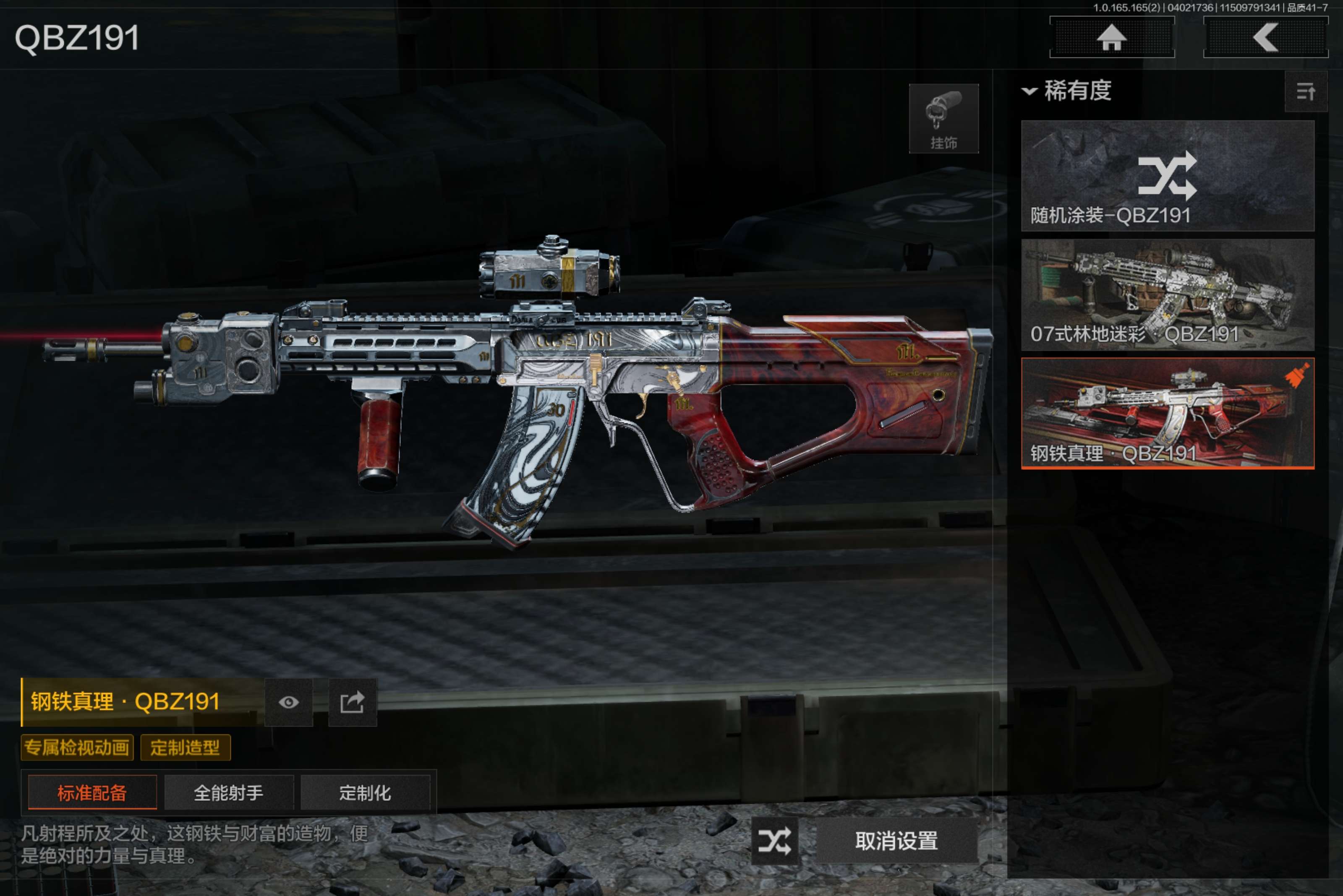Viewport: 1343px width, 896px height.
Task: Switch to the 全能射手 tab
Action: [x=229, y=792]
